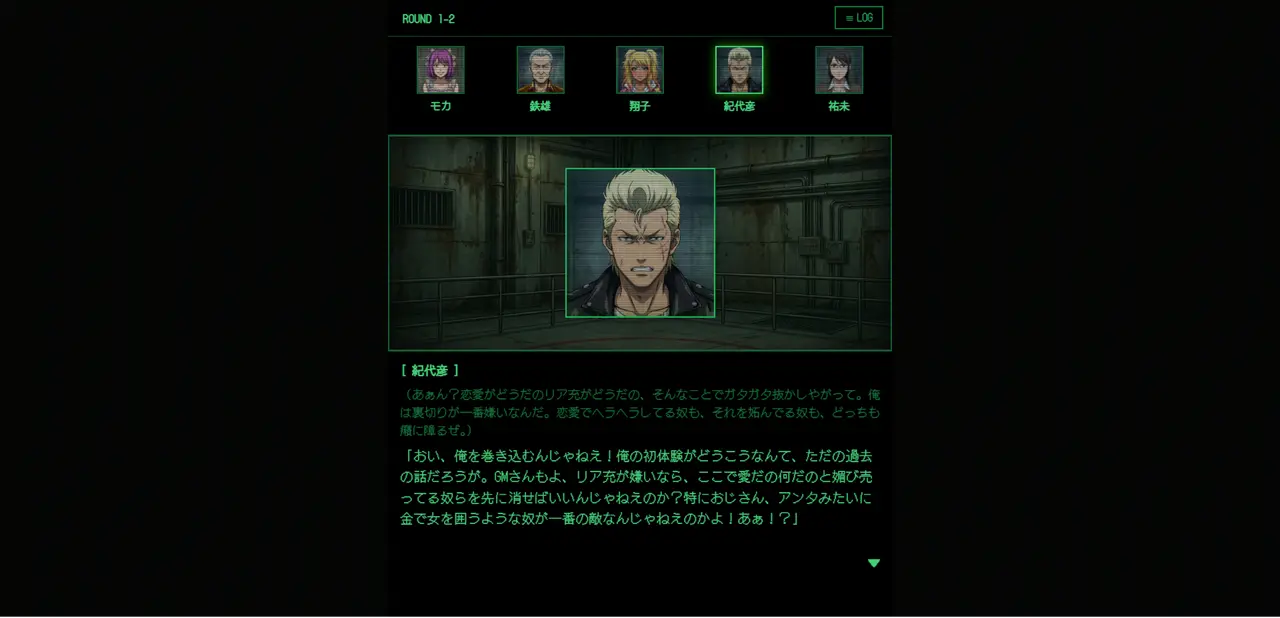1280x618 pixels.
Task: Pick the 祐未 character portrait
Action: [x=839, y=70]
